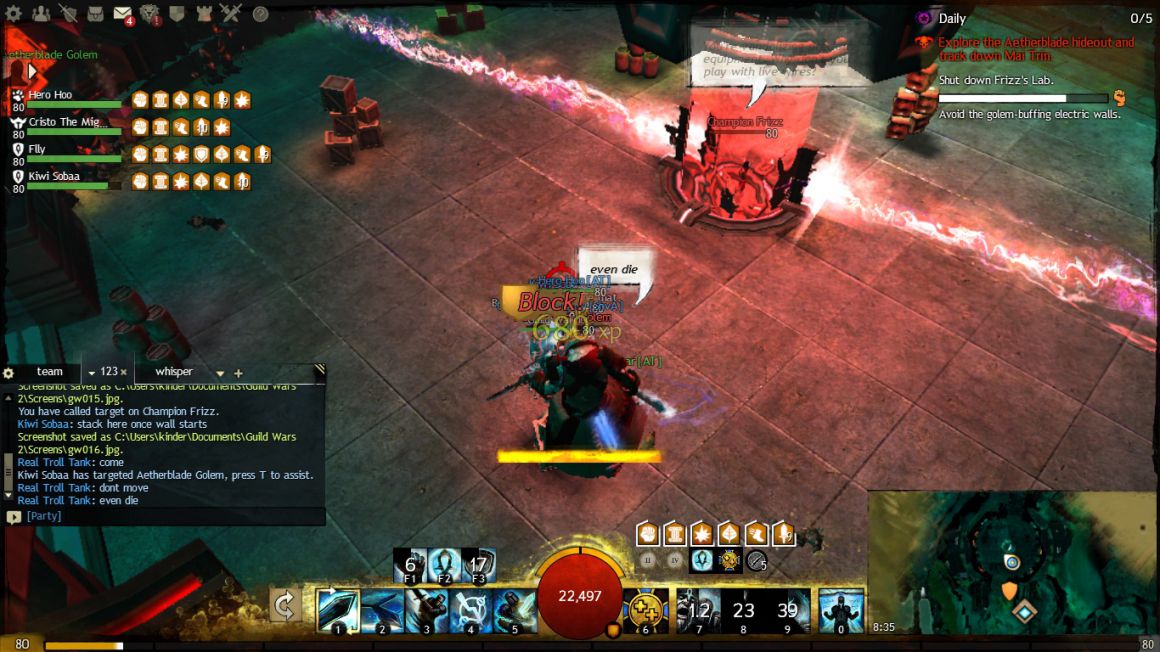The image size is (1160, 652).
Task: Switch to the whisper chat tab
Action: [174, 372]
